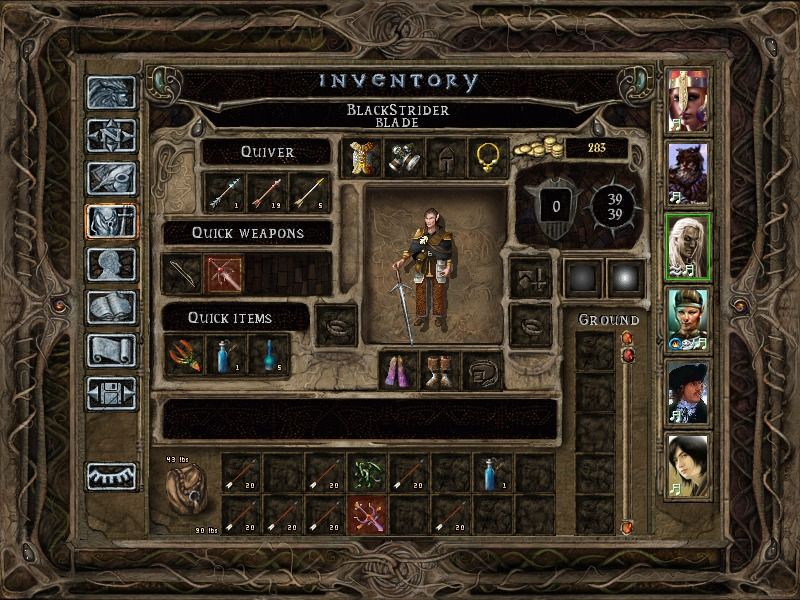Select the bow in quick weapons
The width and height of the screenshot is (800, 600).
(x=182, y=273)
